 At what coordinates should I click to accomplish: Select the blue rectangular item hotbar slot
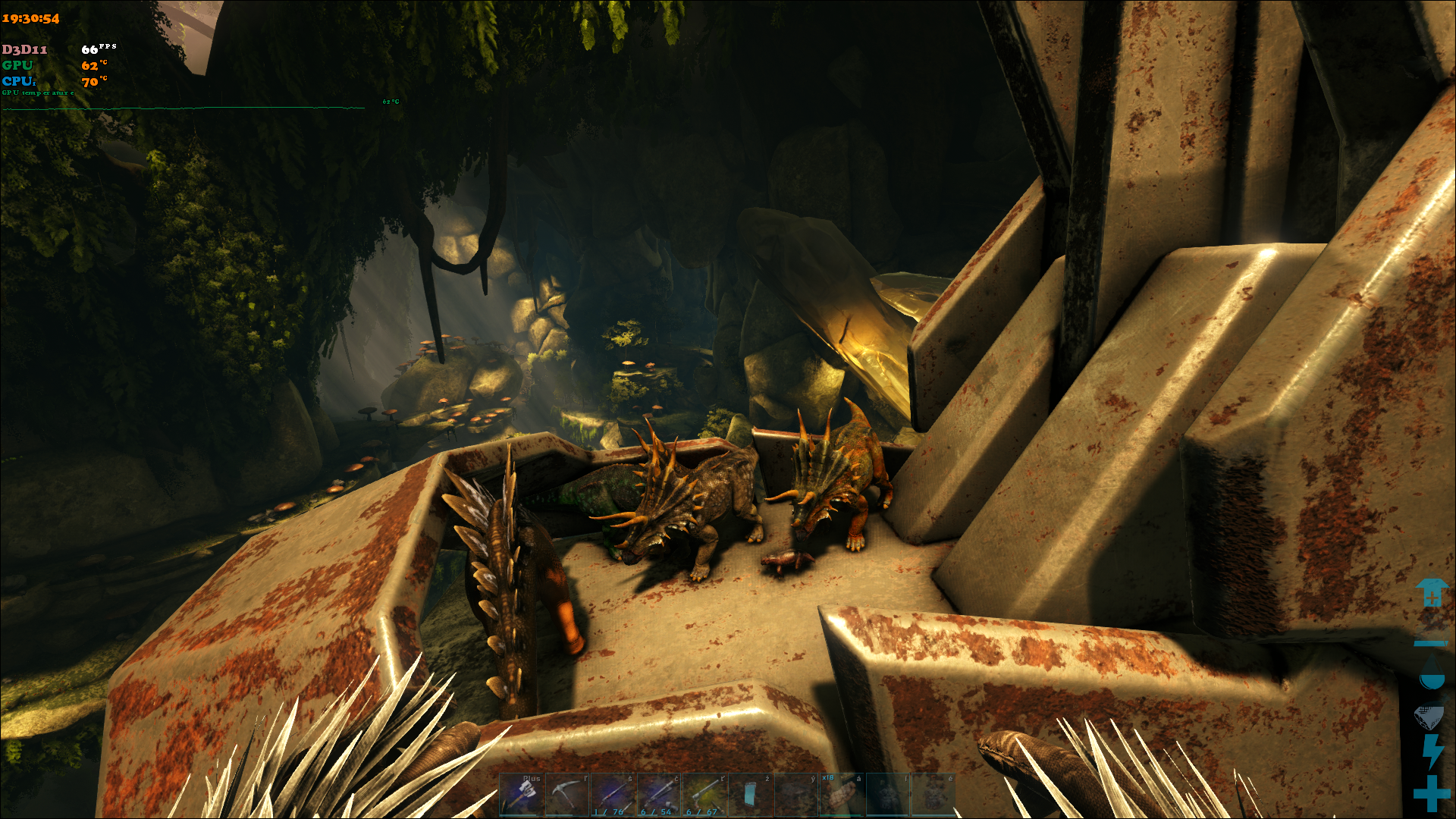tap(750, 795)
